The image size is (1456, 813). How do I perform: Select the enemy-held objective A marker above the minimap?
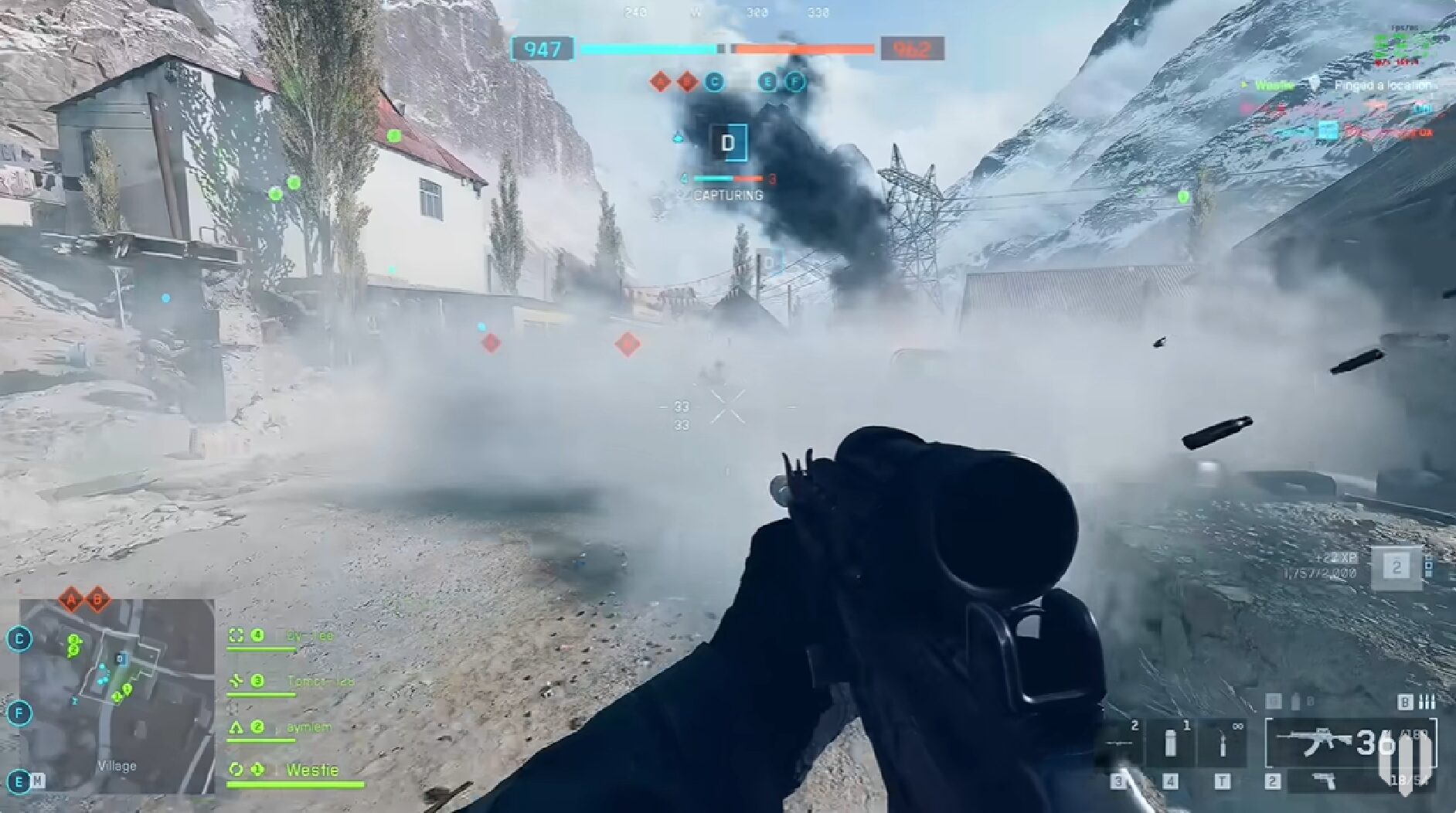tap(71, 599)
